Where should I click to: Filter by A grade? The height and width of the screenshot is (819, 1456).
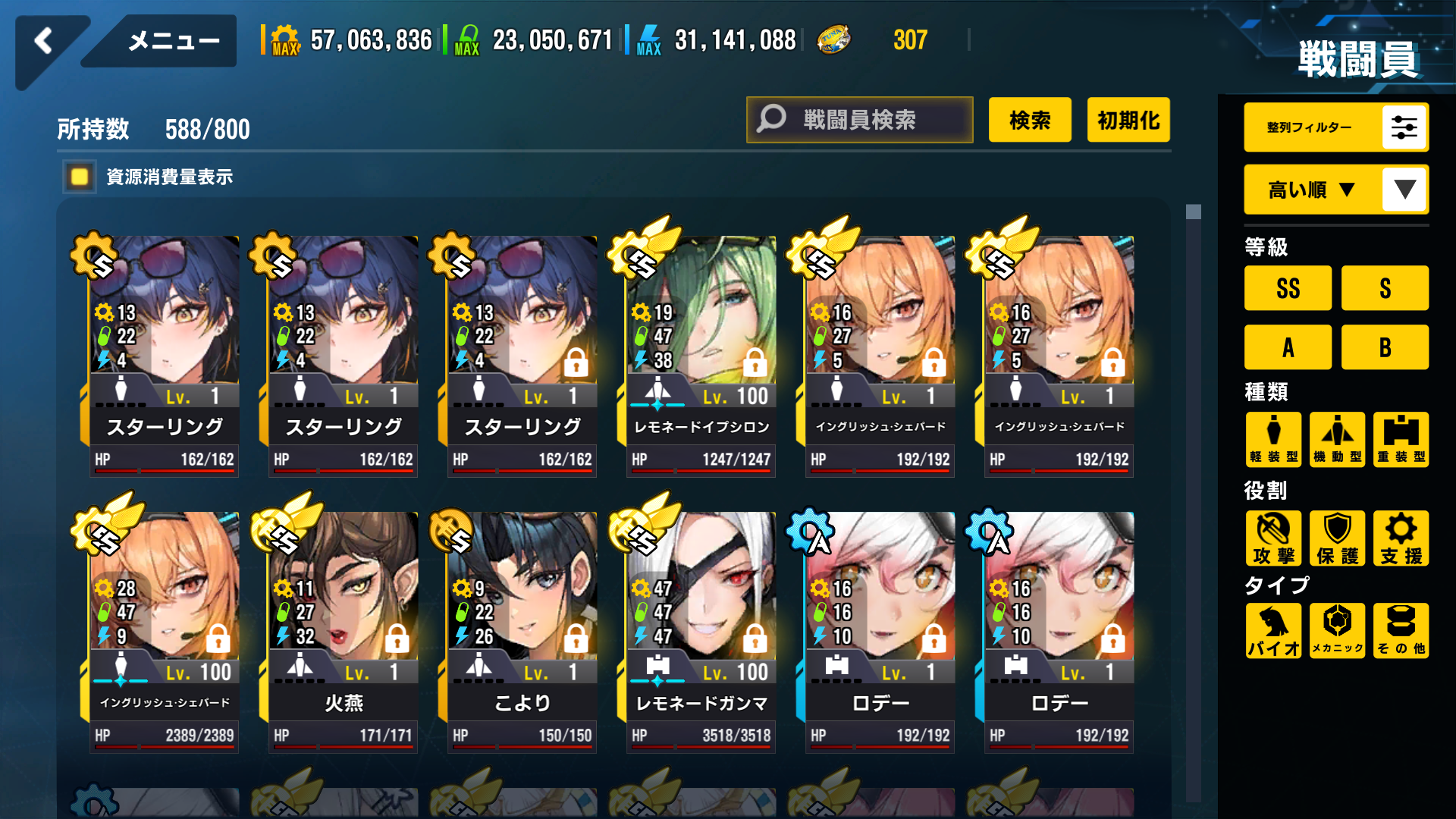tap(1288, 347)
